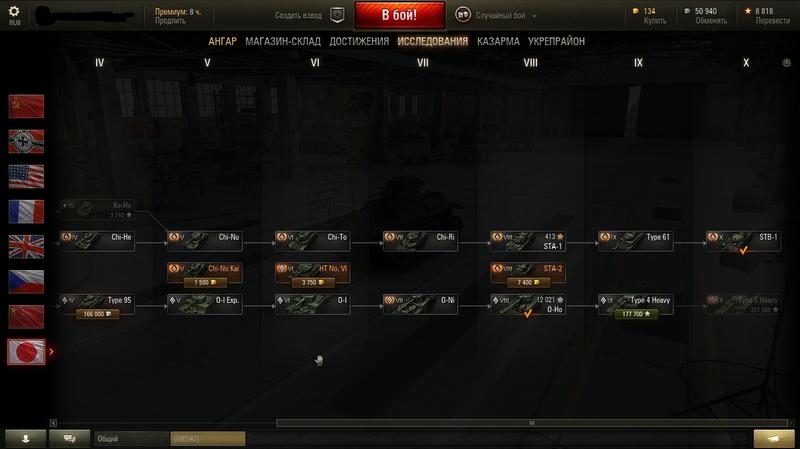Show the ДОСТИЖЕНИЯ tab

click(x=359, y=41)
